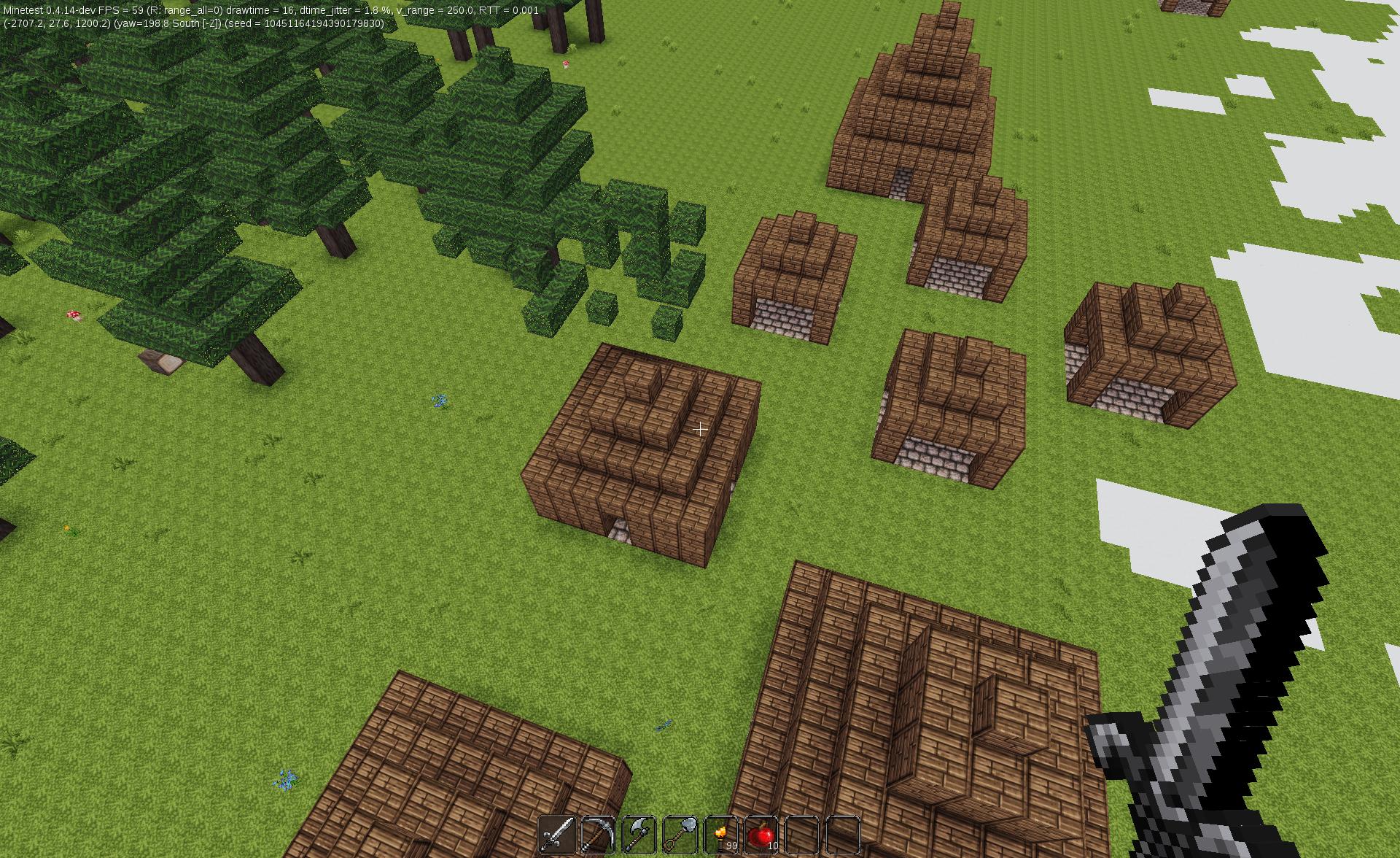
Task: Select the torch stack of 99
Action: (721, 835)
